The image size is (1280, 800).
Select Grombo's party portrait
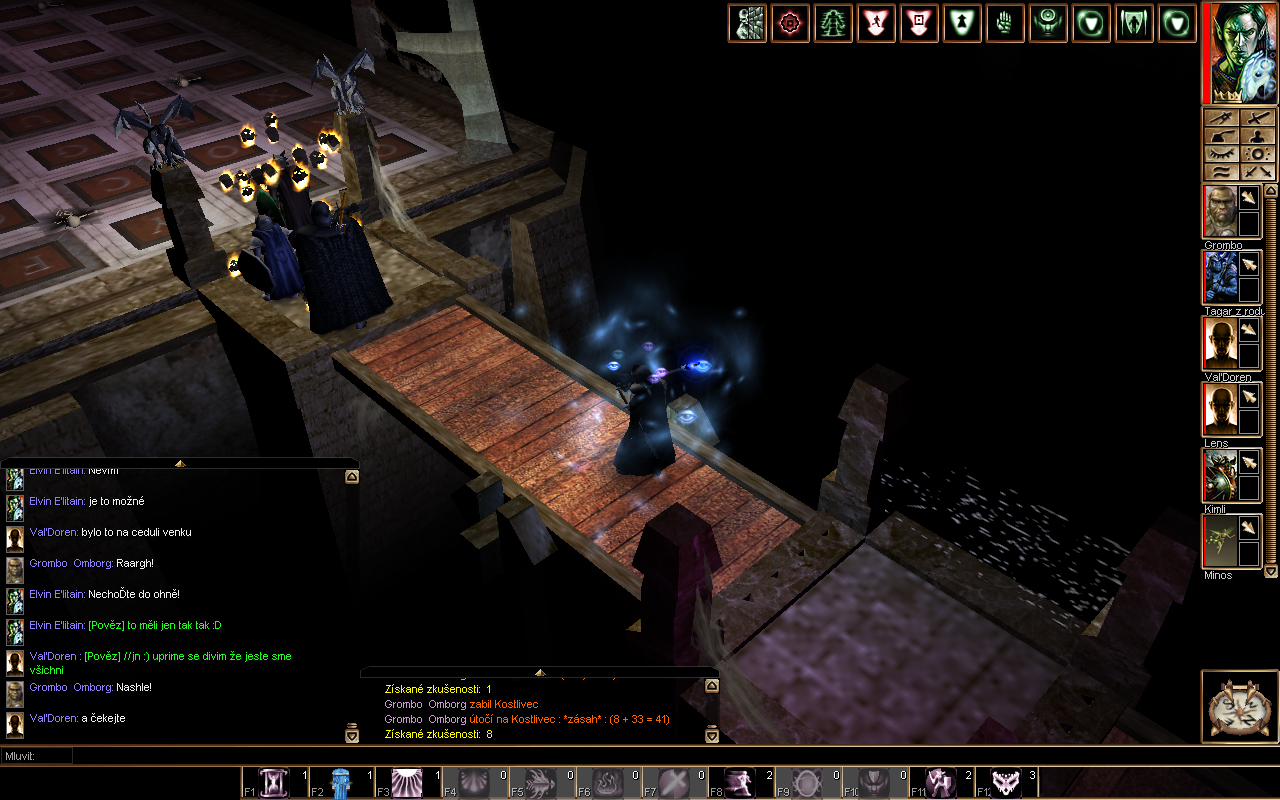tap(1220, 212)
